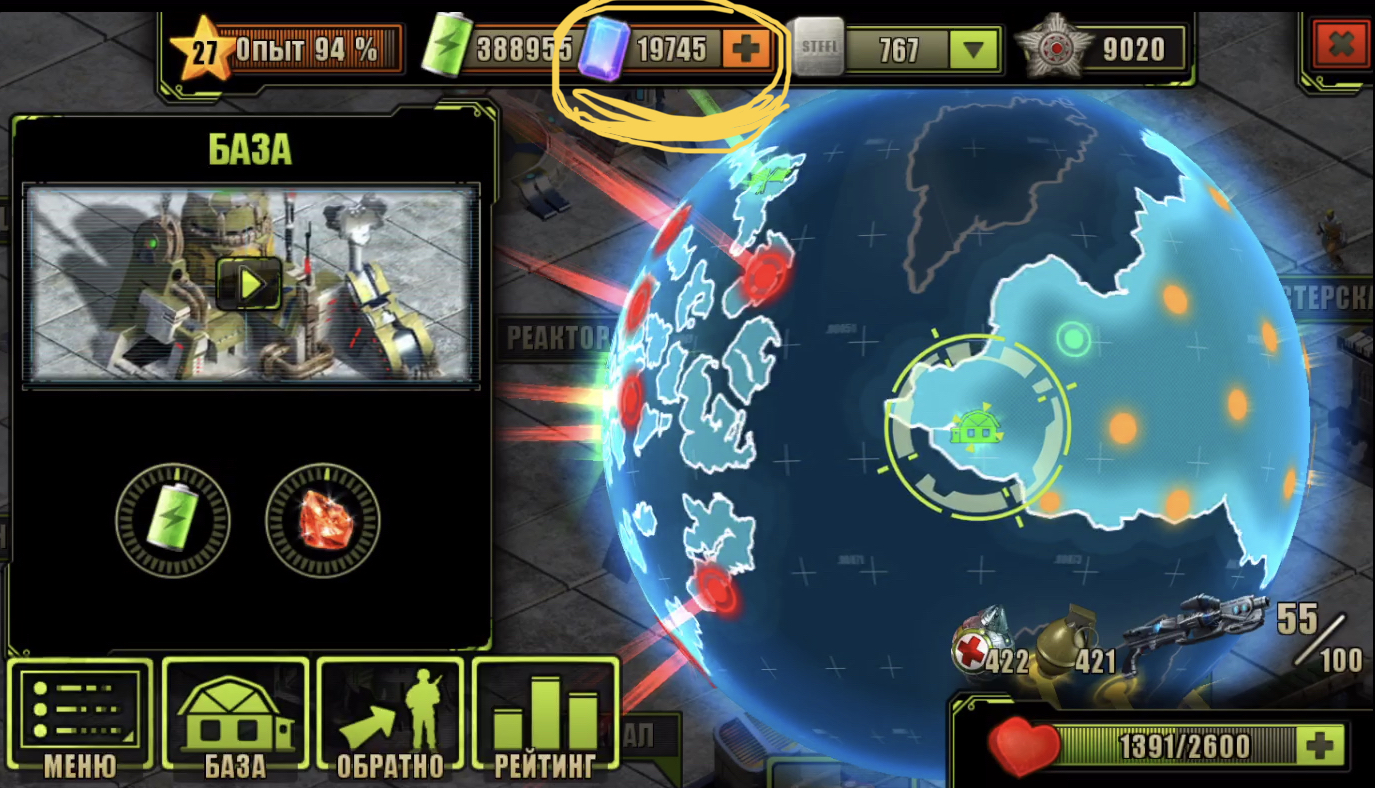This screenshot has width=1375, height=788.
Task: Restore health with the green plus button
Action: pos(1320,745)
